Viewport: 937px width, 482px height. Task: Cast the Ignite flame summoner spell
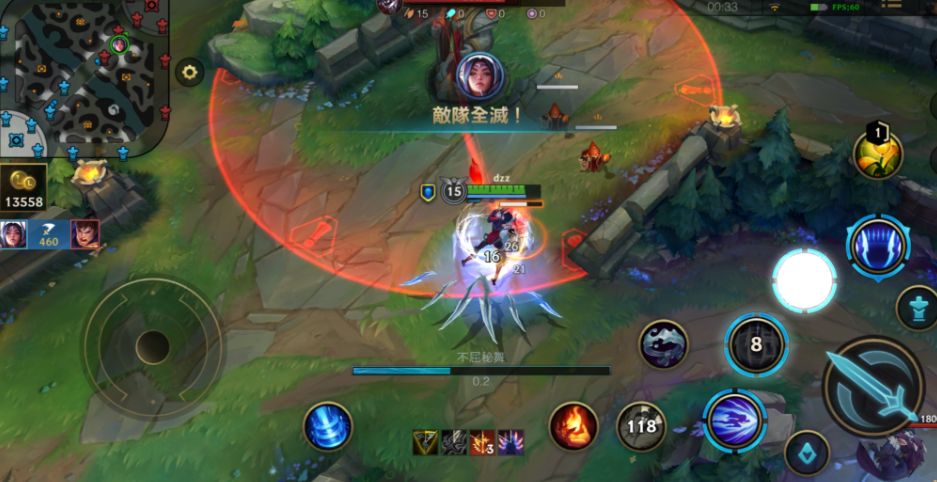tap(573, 426)
